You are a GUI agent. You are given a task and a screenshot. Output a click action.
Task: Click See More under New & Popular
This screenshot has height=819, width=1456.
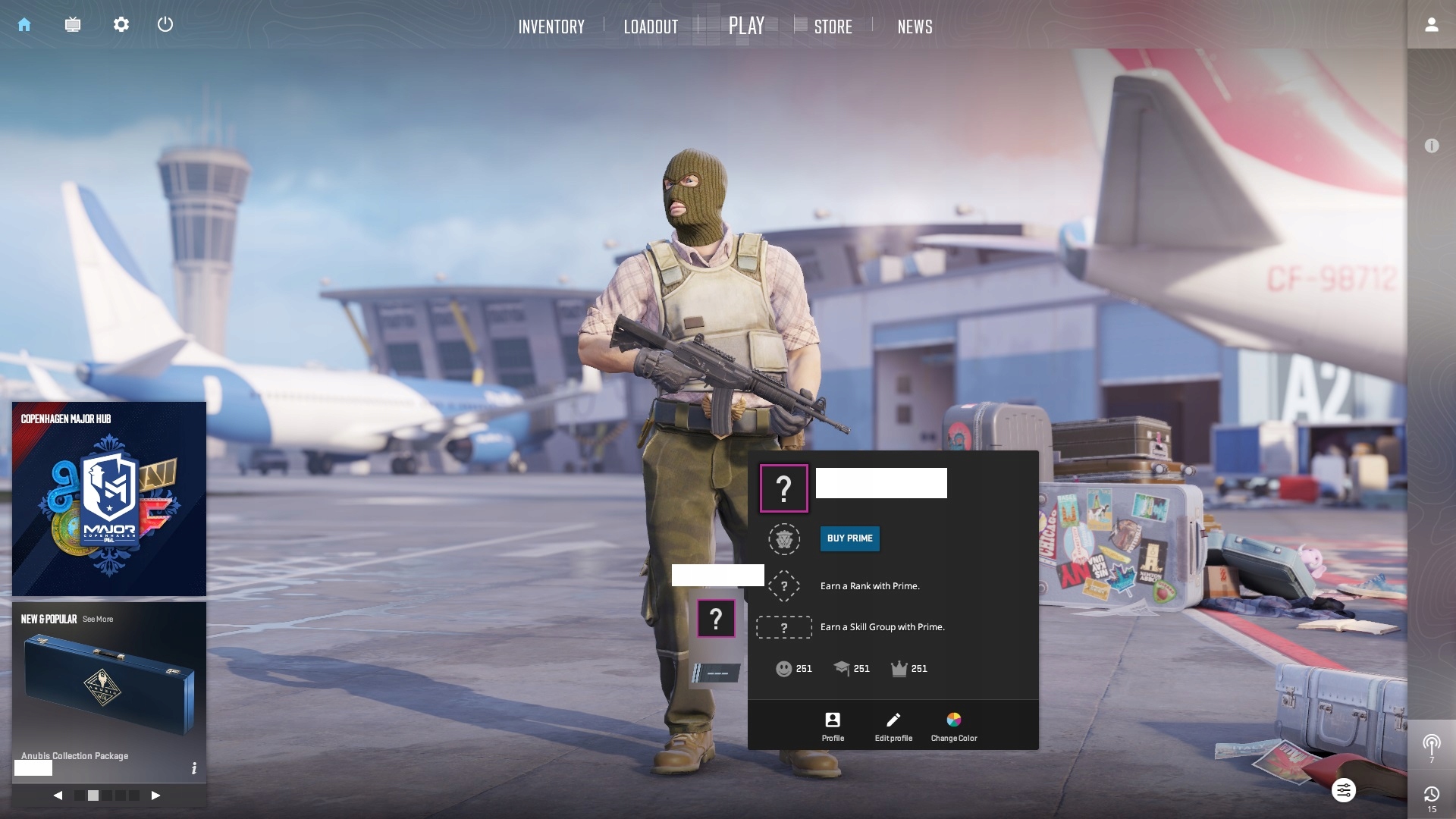(98, 619)
